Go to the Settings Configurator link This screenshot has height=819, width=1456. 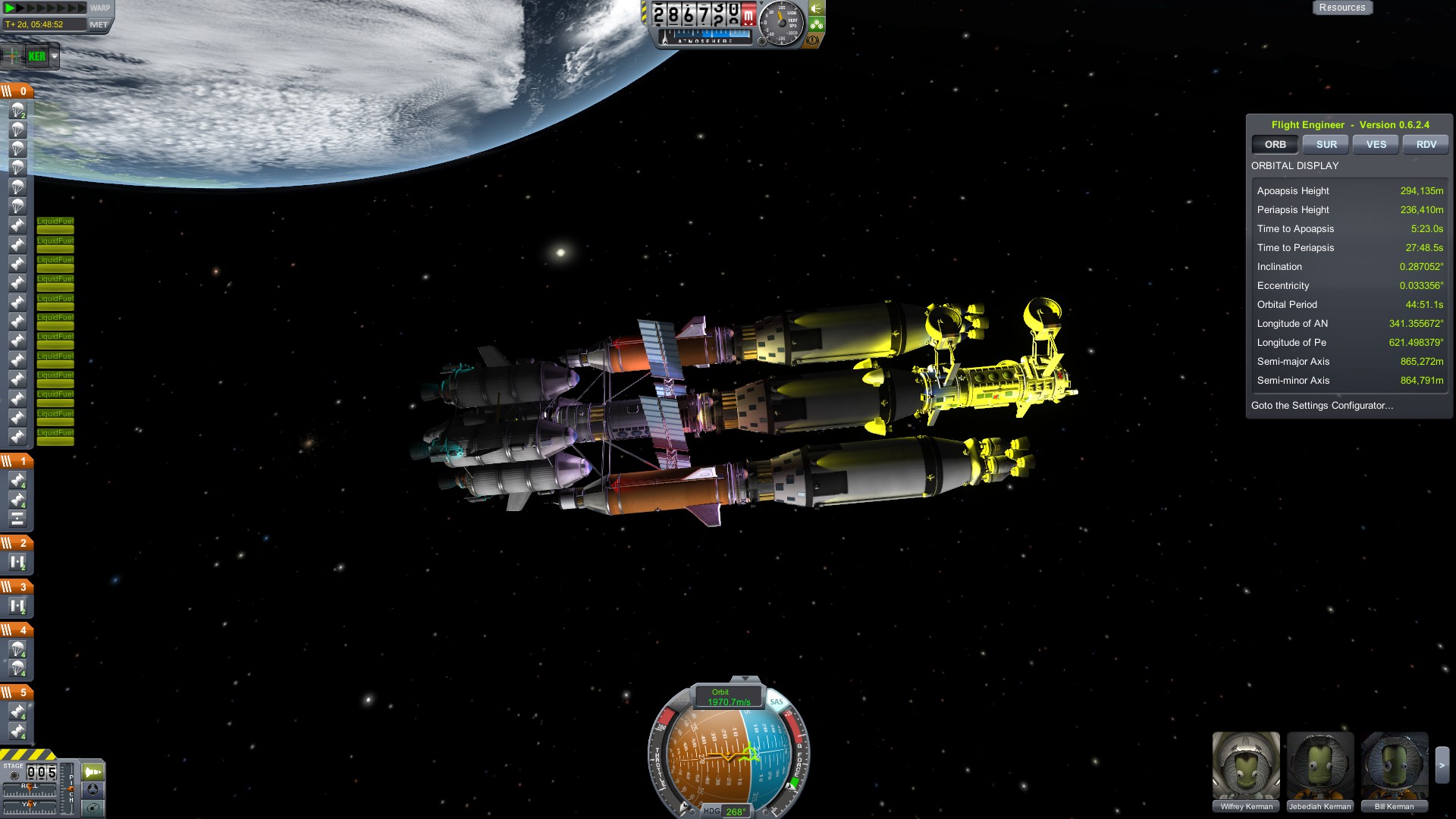[x=1322, y=406]
